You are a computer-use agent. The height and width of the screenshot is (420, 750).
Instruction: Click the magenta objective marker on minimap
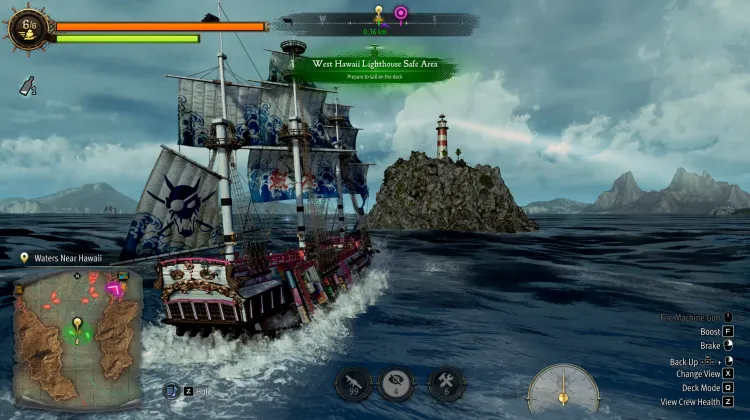click(116, 289)
